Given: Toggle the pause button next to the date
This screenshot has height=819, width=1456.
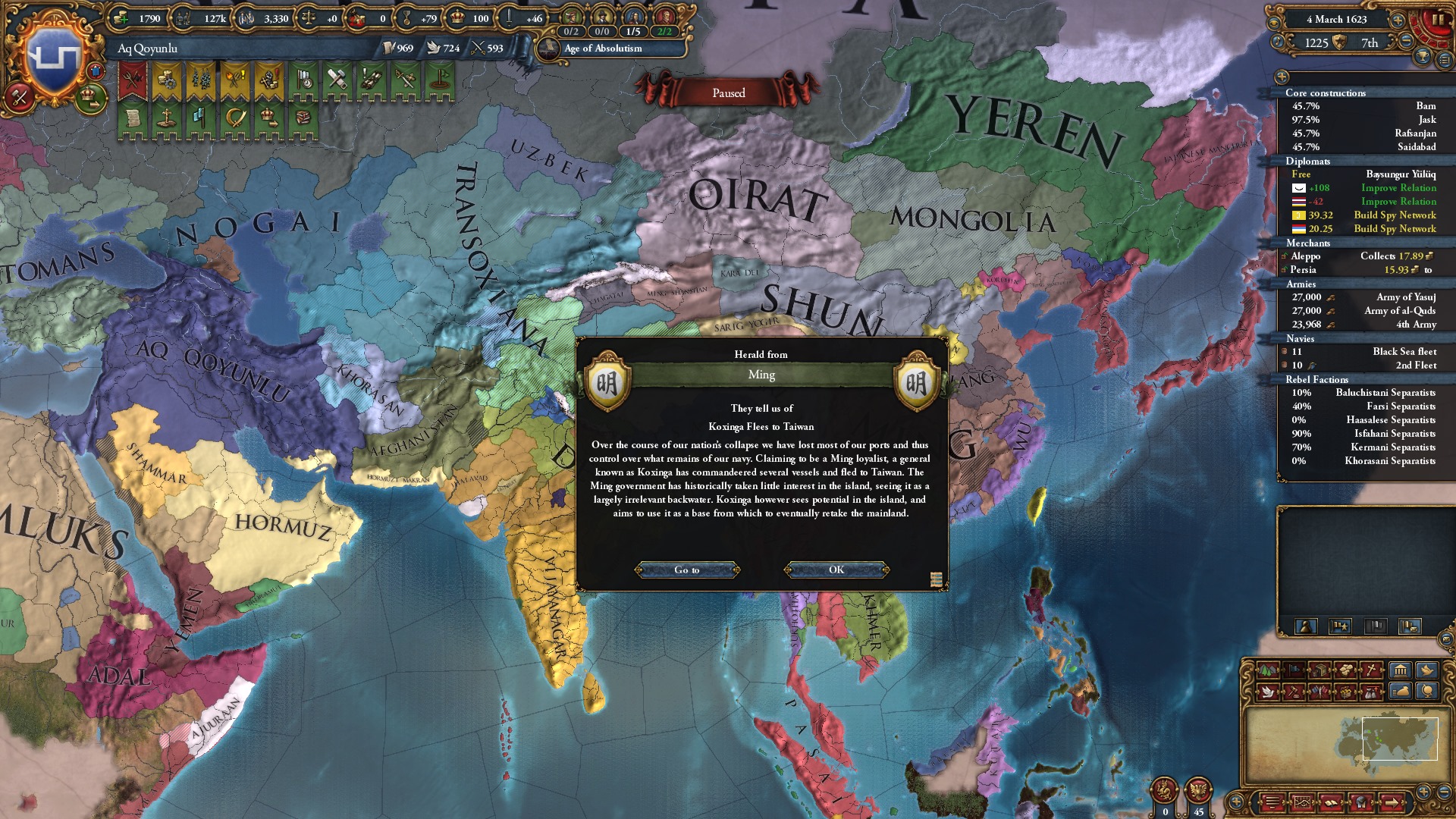Looking at the screenshot, I should click(x=1438, y=20).
